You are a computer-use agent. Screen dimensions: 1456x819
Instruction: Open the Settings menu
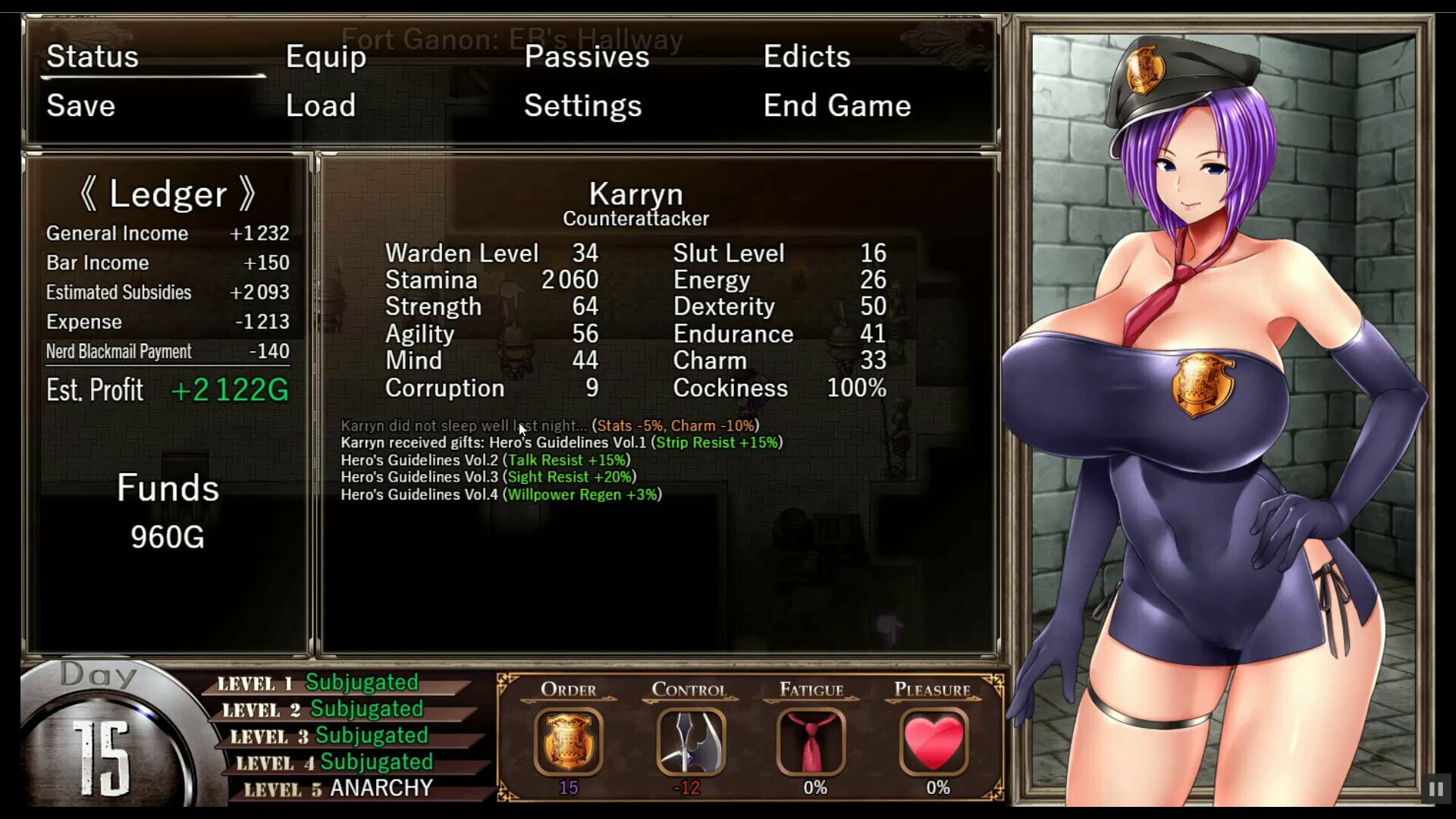click(x=582, y=105)
